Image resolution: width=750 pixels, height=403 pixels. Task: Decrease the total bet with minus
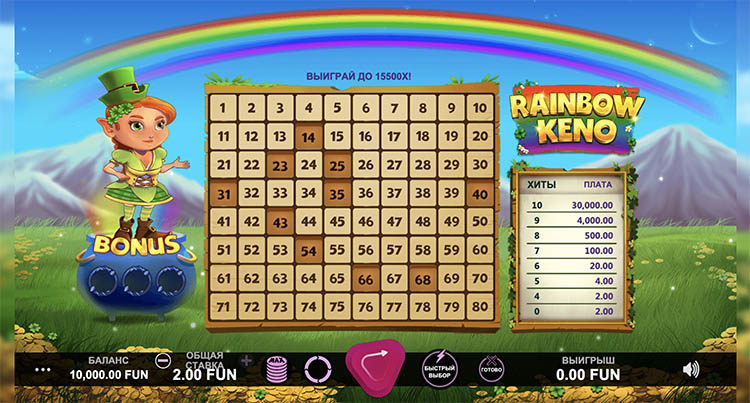point(164,360)
